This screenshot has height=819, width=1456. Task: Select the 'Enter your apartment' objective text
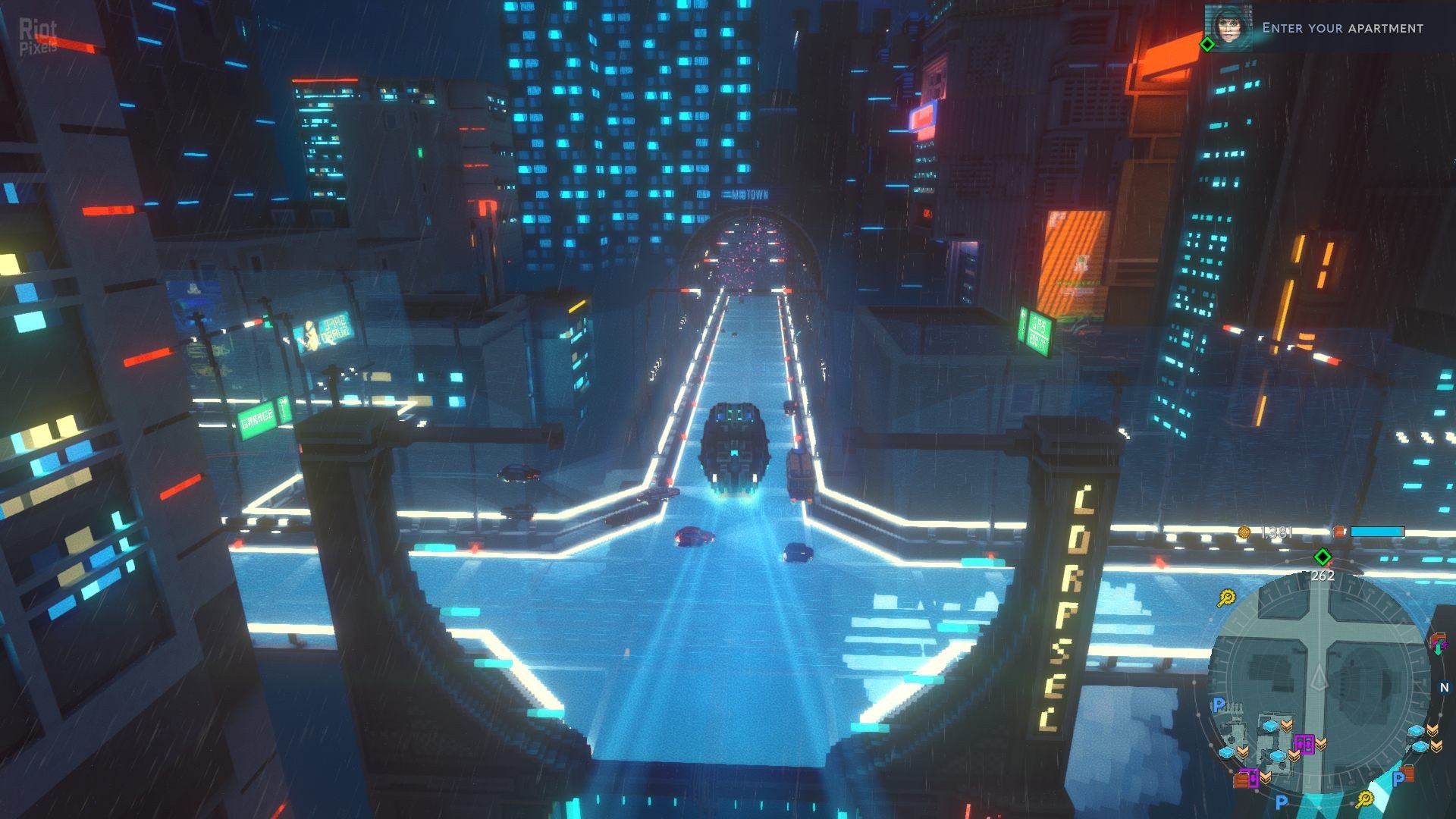[x=1342, y=28]
